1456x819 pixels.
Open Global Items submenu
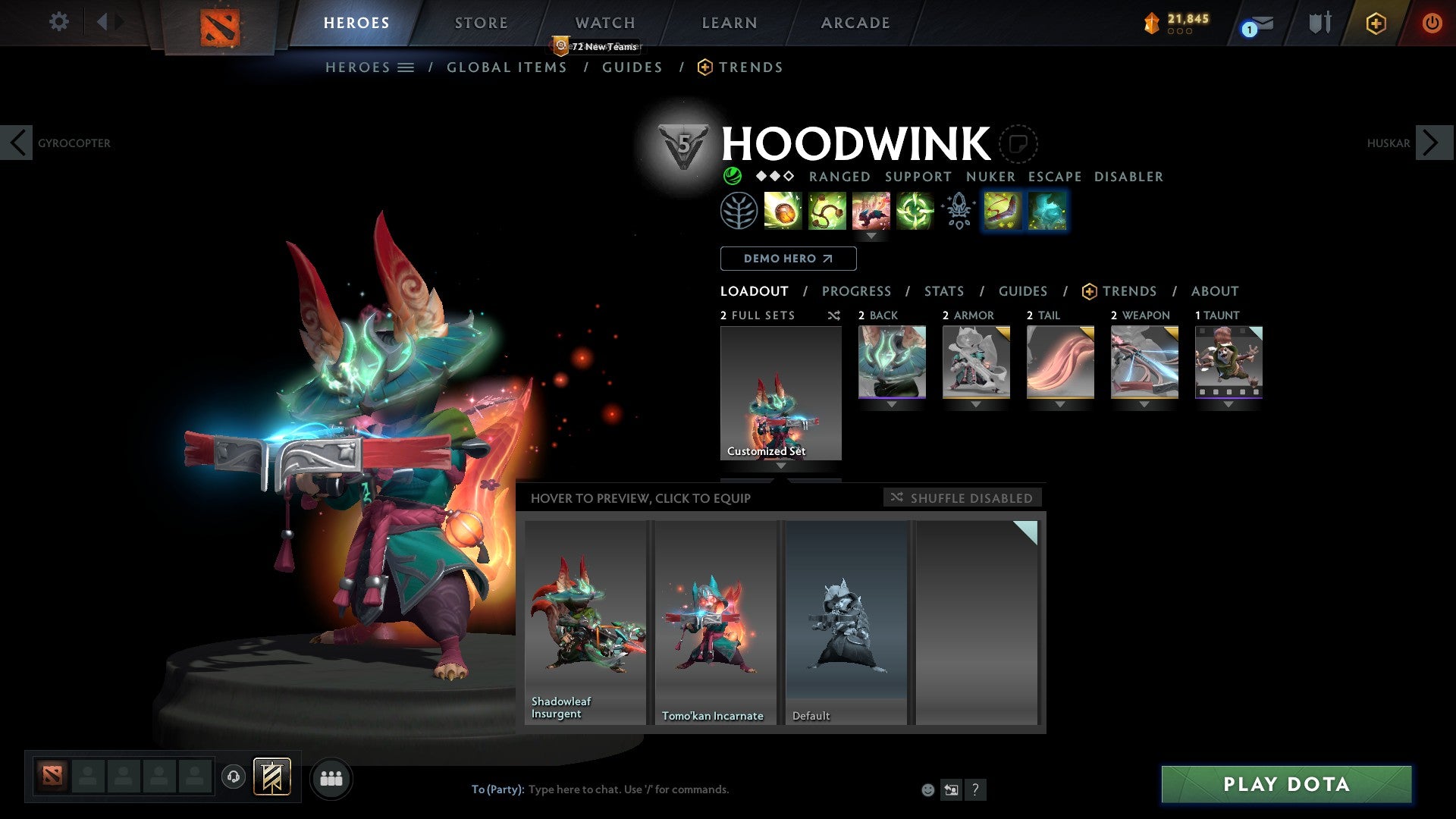point(507,67)
